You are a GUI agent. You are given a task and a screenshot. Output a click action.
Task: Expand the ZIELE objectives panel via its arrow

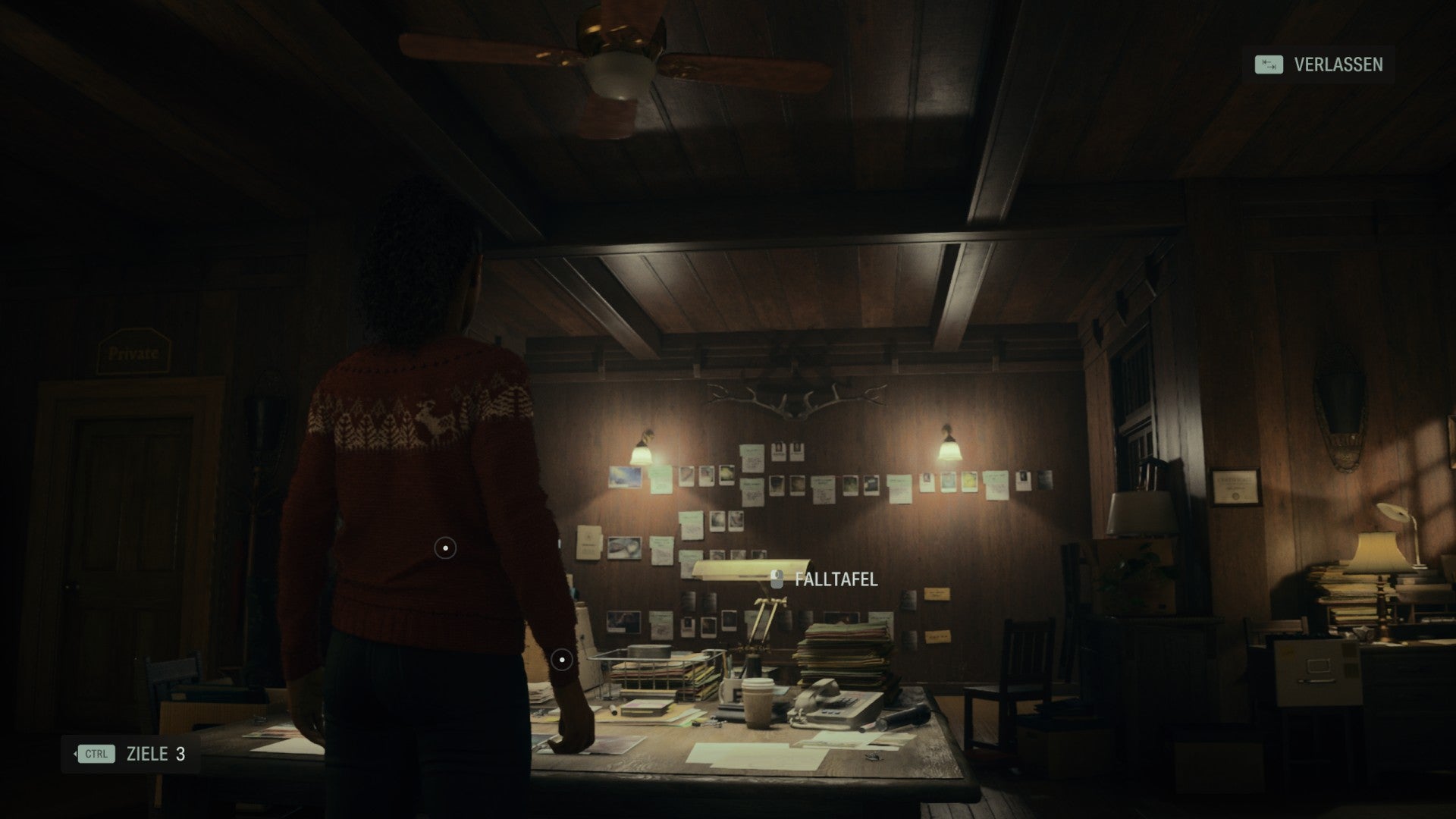(x=76, y=755)
